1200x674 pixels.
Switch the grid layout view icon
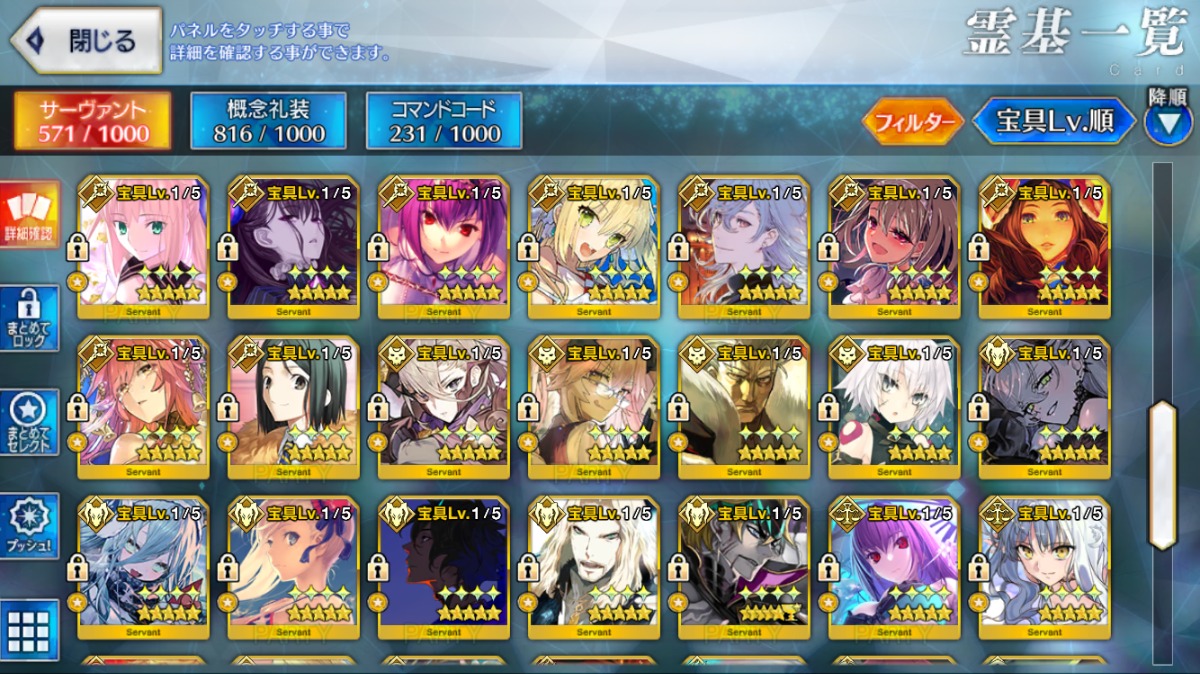(30, 630)
